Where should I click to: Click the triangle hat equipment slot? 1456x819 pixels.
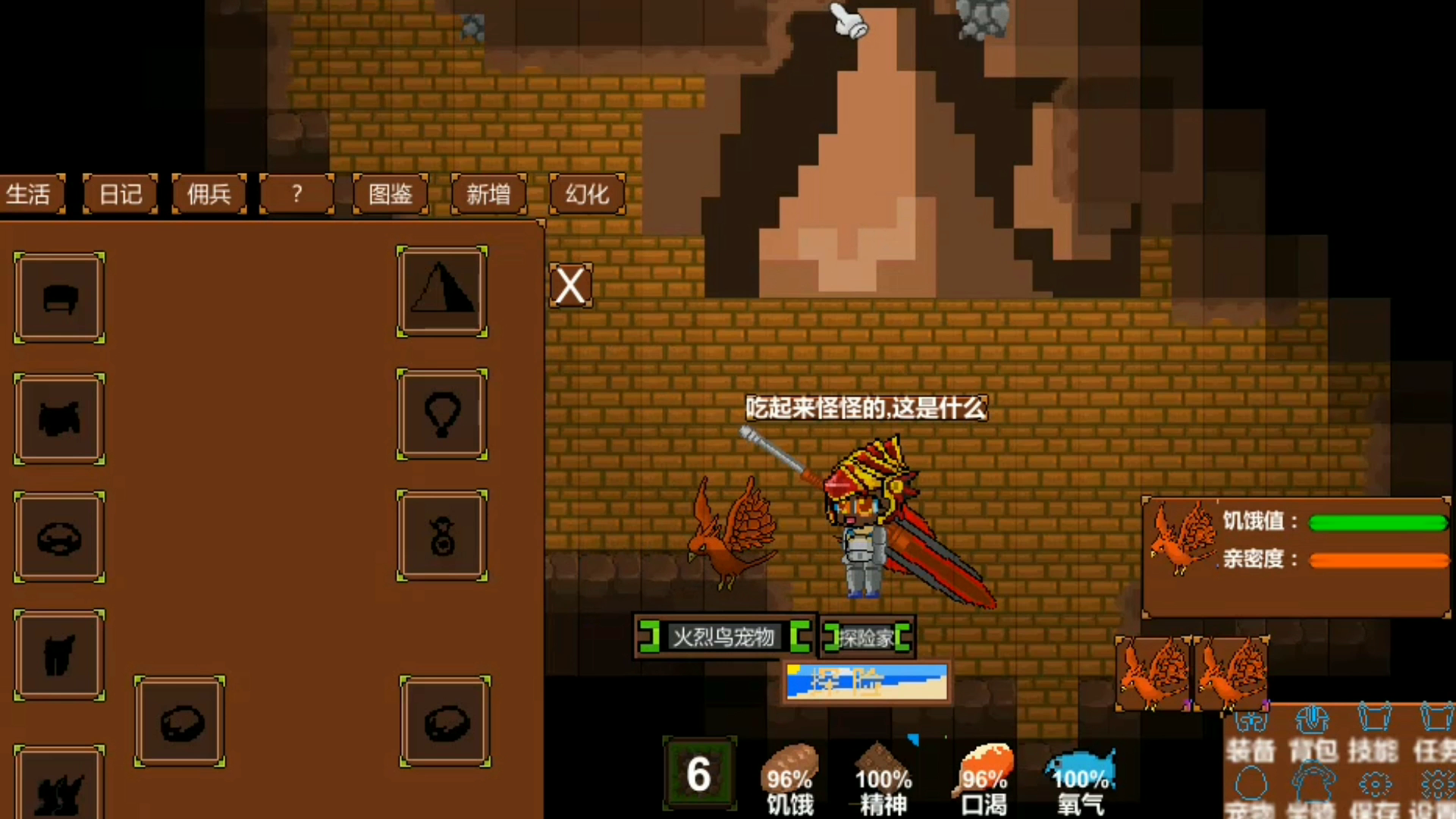click(443, 290)
